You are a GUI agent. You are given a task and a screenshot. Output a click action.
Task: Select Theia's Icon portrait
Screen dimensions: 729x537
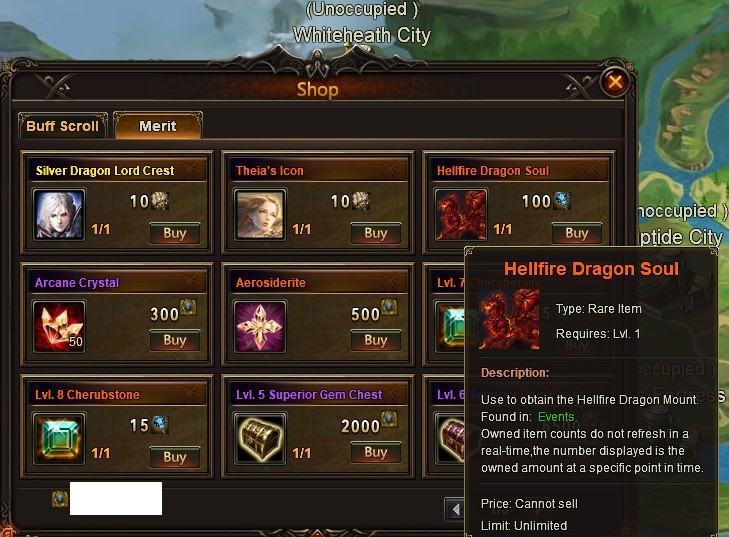click(260, 215)
